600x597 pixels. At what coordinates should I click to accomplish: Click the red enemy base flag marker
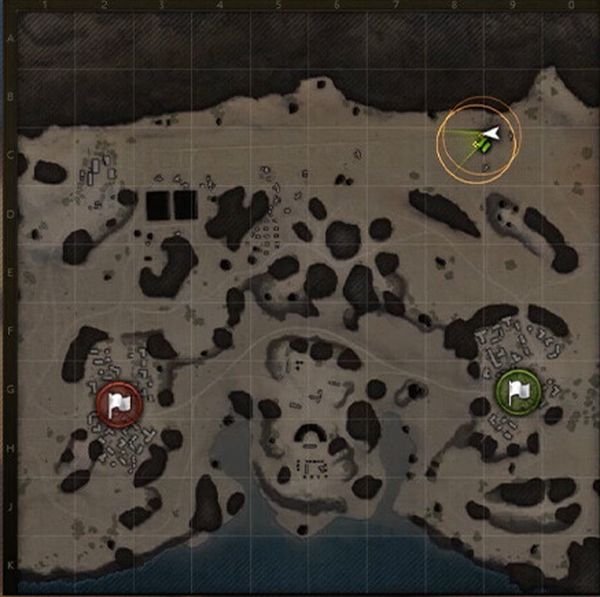[x=119, y=403]
